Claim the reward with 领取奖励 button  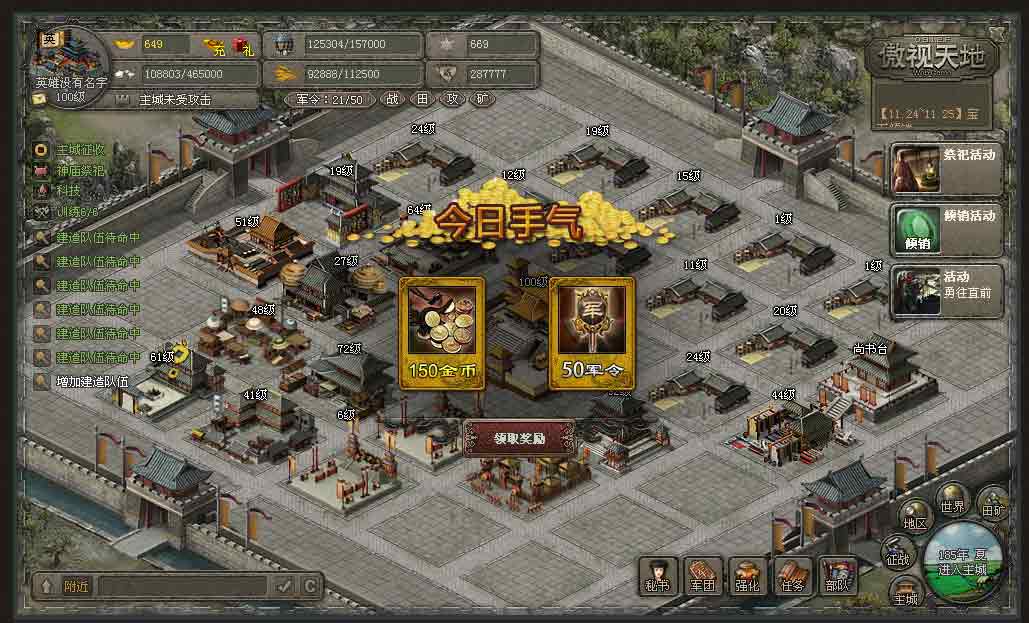[519, 438]
